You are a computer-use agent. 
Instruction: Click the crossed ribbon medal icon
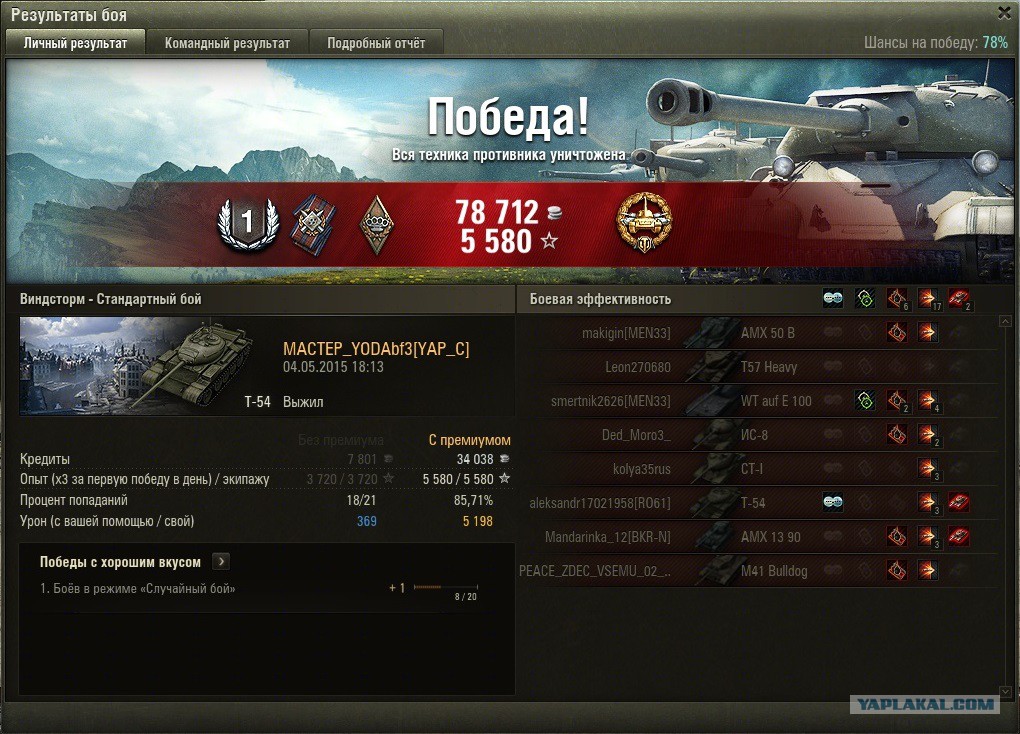[313, 223]
